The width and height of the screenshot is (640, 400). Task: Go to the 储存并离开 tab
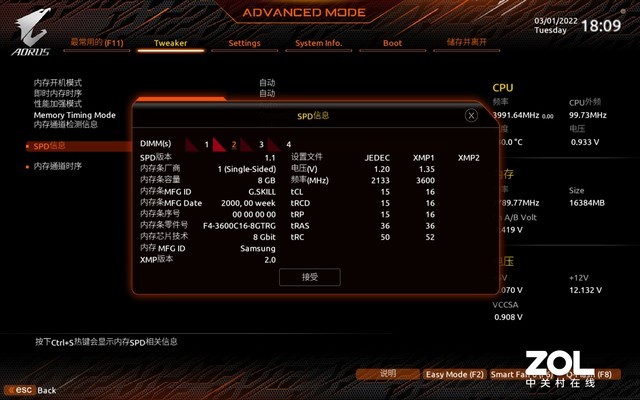coord(467,43)
